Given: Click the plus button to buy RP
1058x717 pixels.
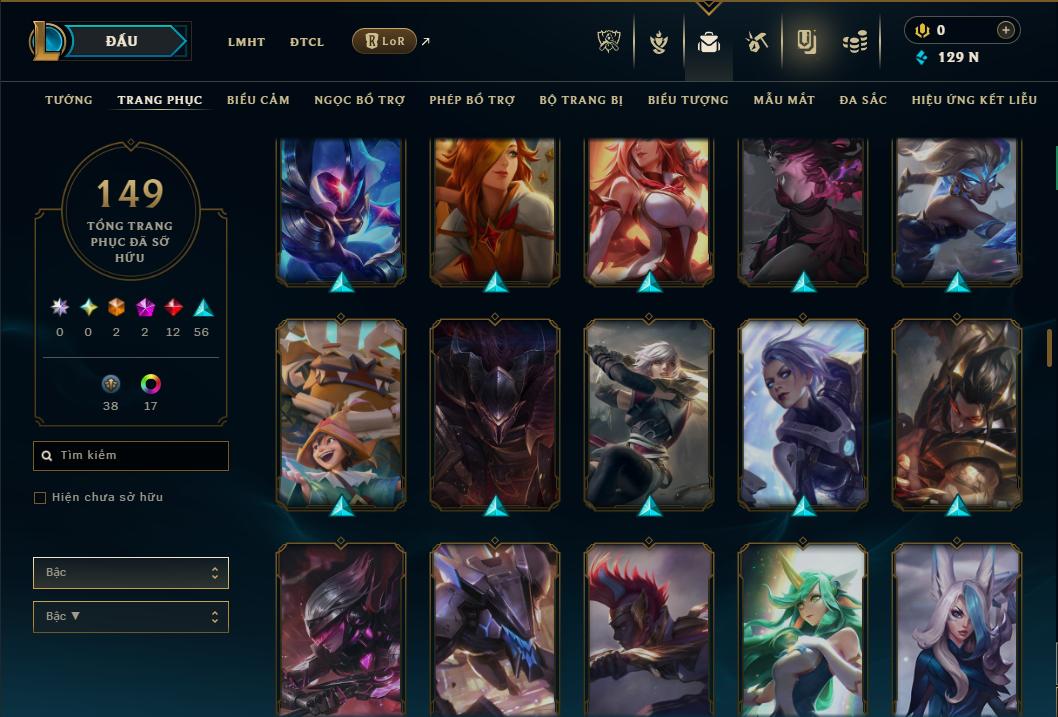Looking at the screenshot, I should point(1005,30).
